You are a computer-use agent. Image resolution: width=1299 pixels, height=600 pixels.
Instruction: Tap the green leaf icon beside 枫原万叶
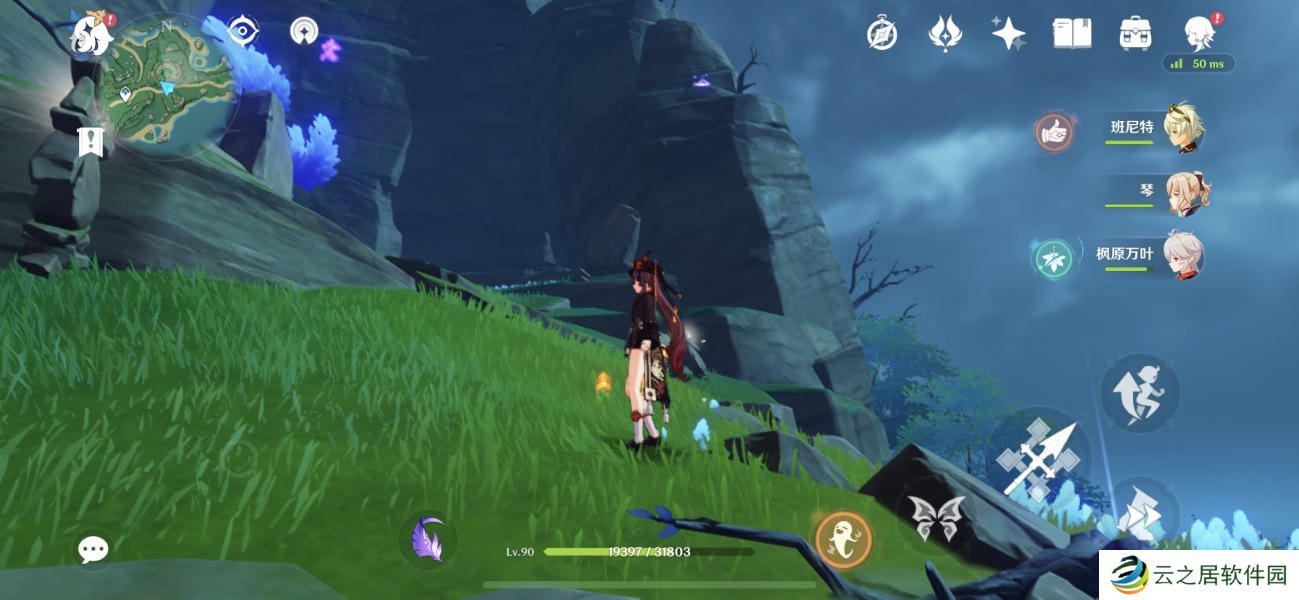click(1054, 258)
